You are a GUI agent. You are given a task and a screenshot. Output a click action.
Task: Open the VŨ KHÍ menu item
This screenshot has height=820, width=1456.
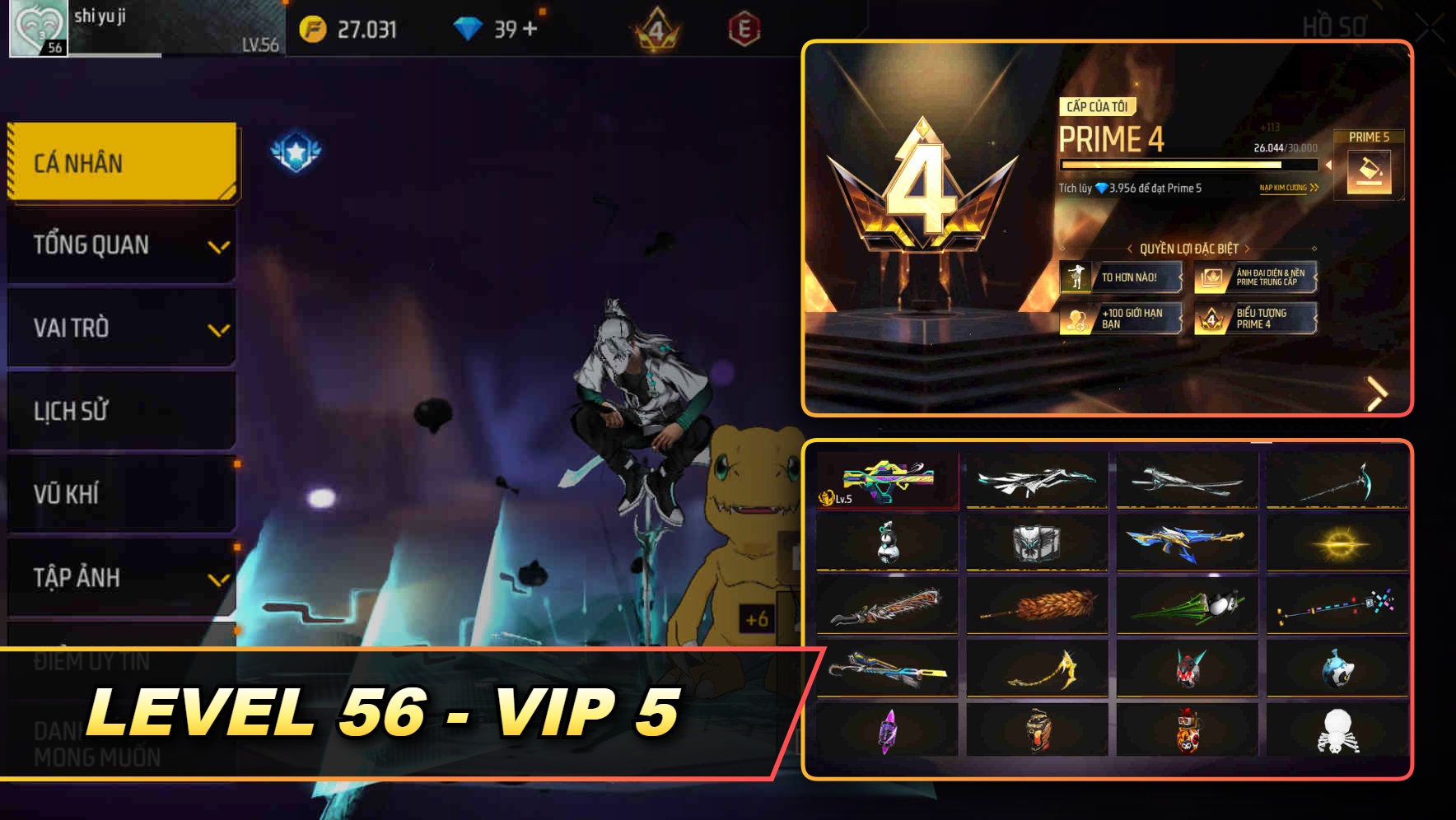pyautogui.click(x=120, y=494)
